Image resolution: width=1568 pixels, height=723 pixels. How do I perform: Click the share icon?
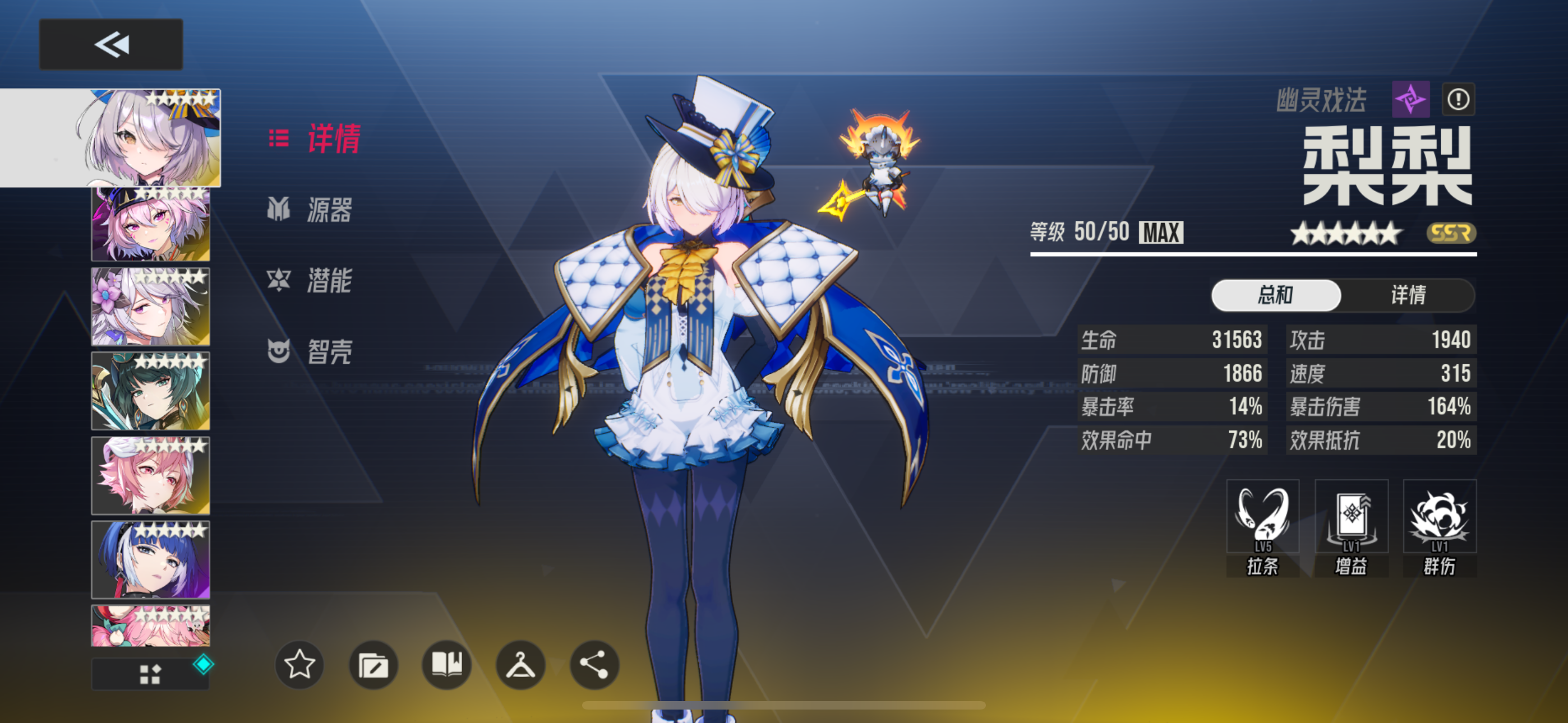(x=593, y=666)
